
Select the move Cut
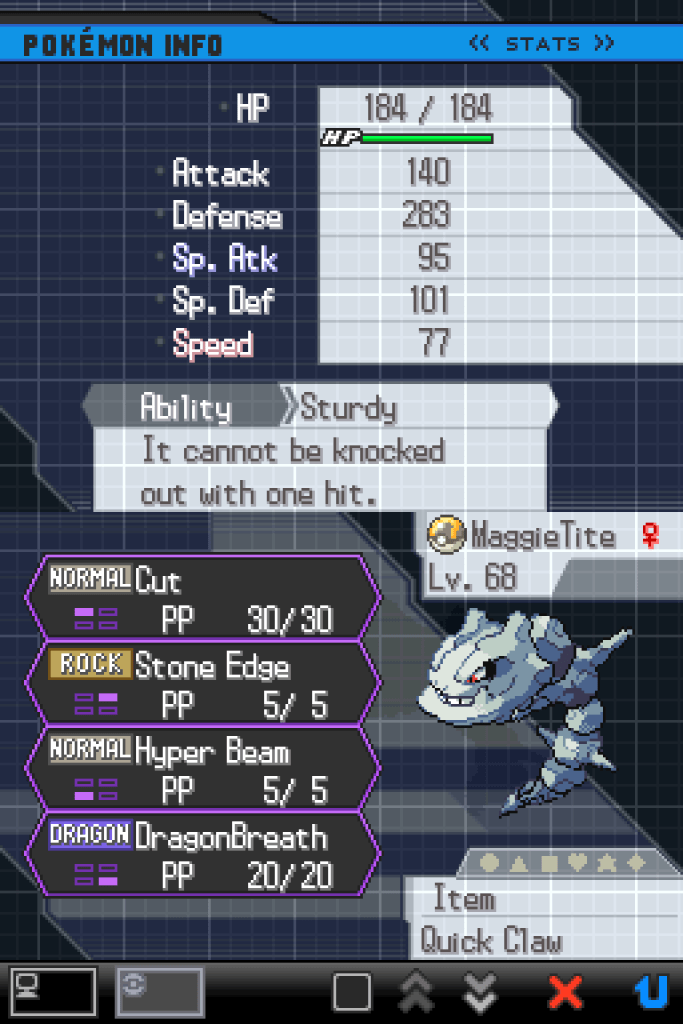point(201,597)
